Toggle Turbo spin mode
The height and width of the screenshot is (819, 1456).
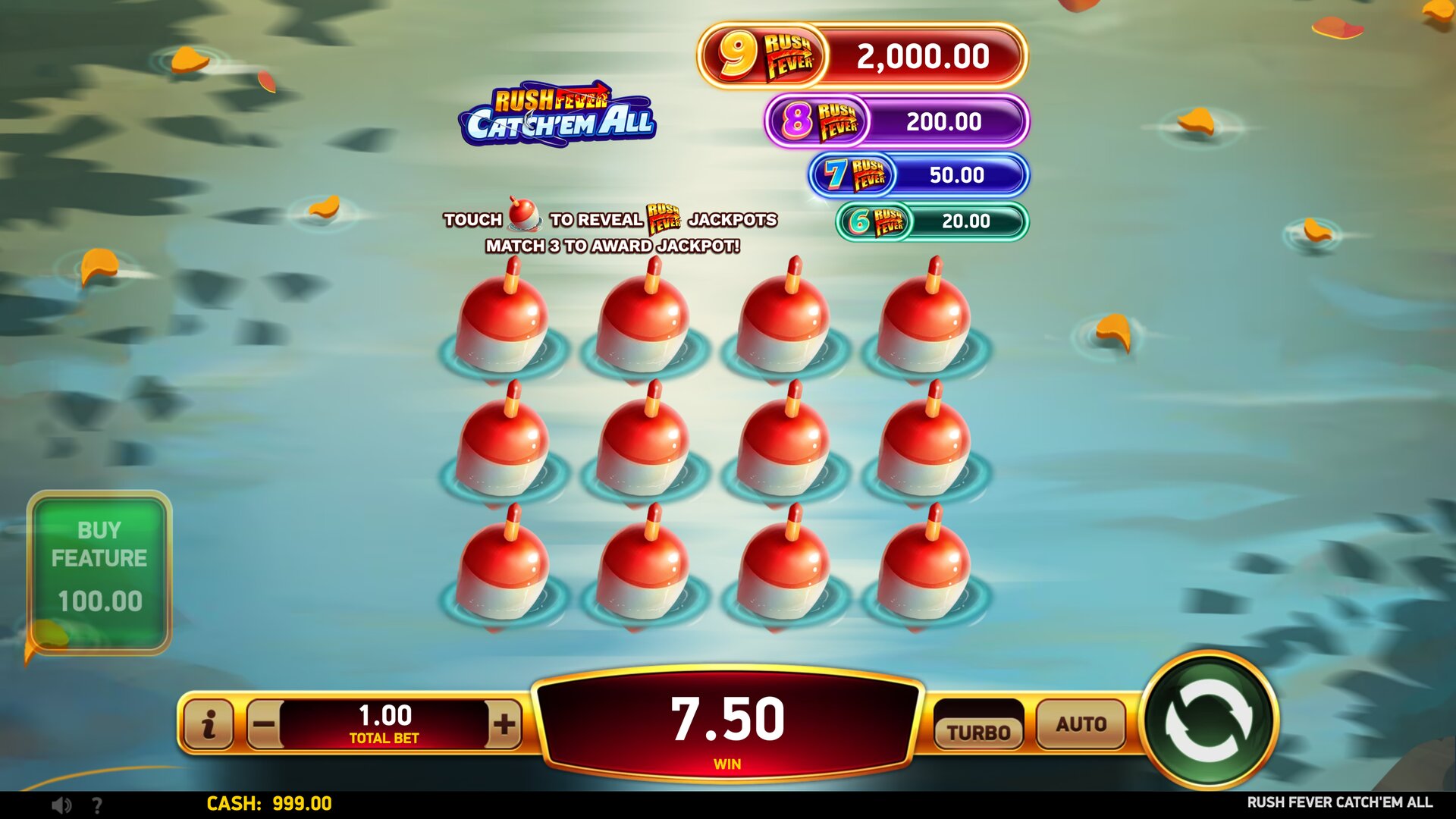(978, 730)
